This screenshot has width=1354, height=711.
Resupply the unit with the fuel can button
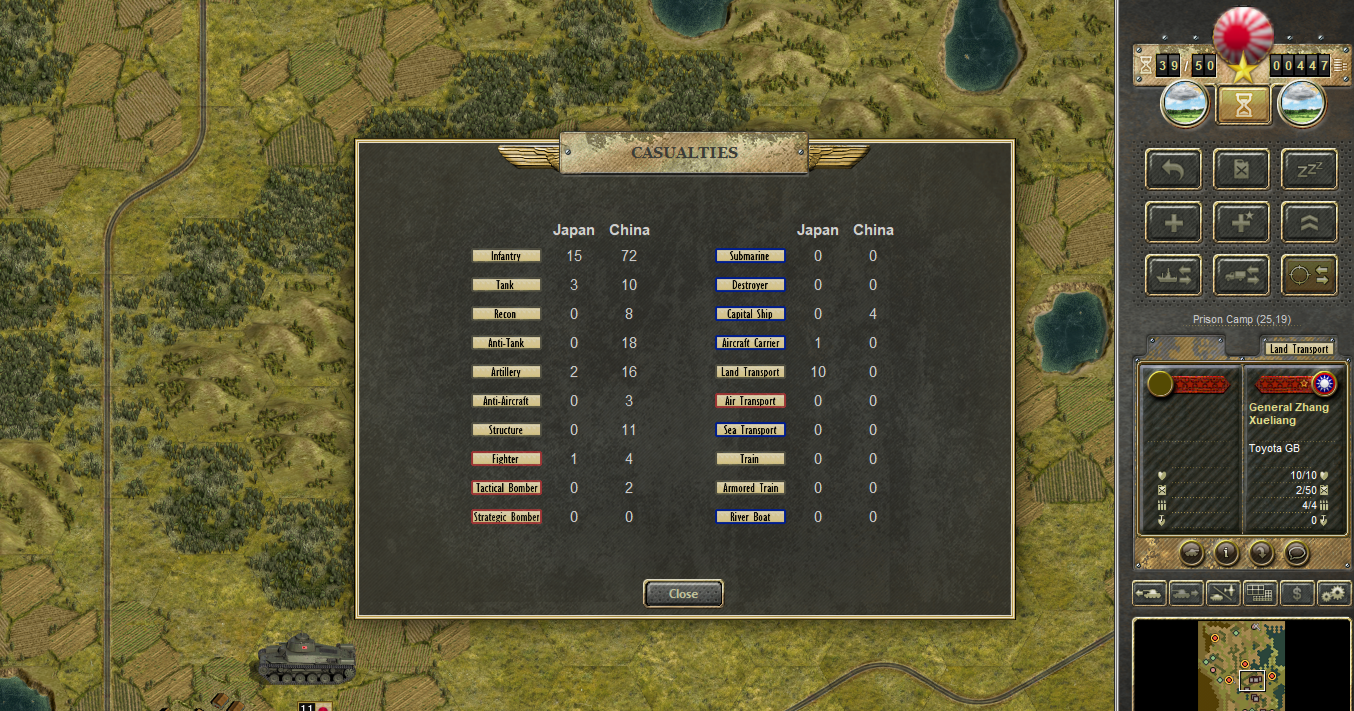[1241, 170]
